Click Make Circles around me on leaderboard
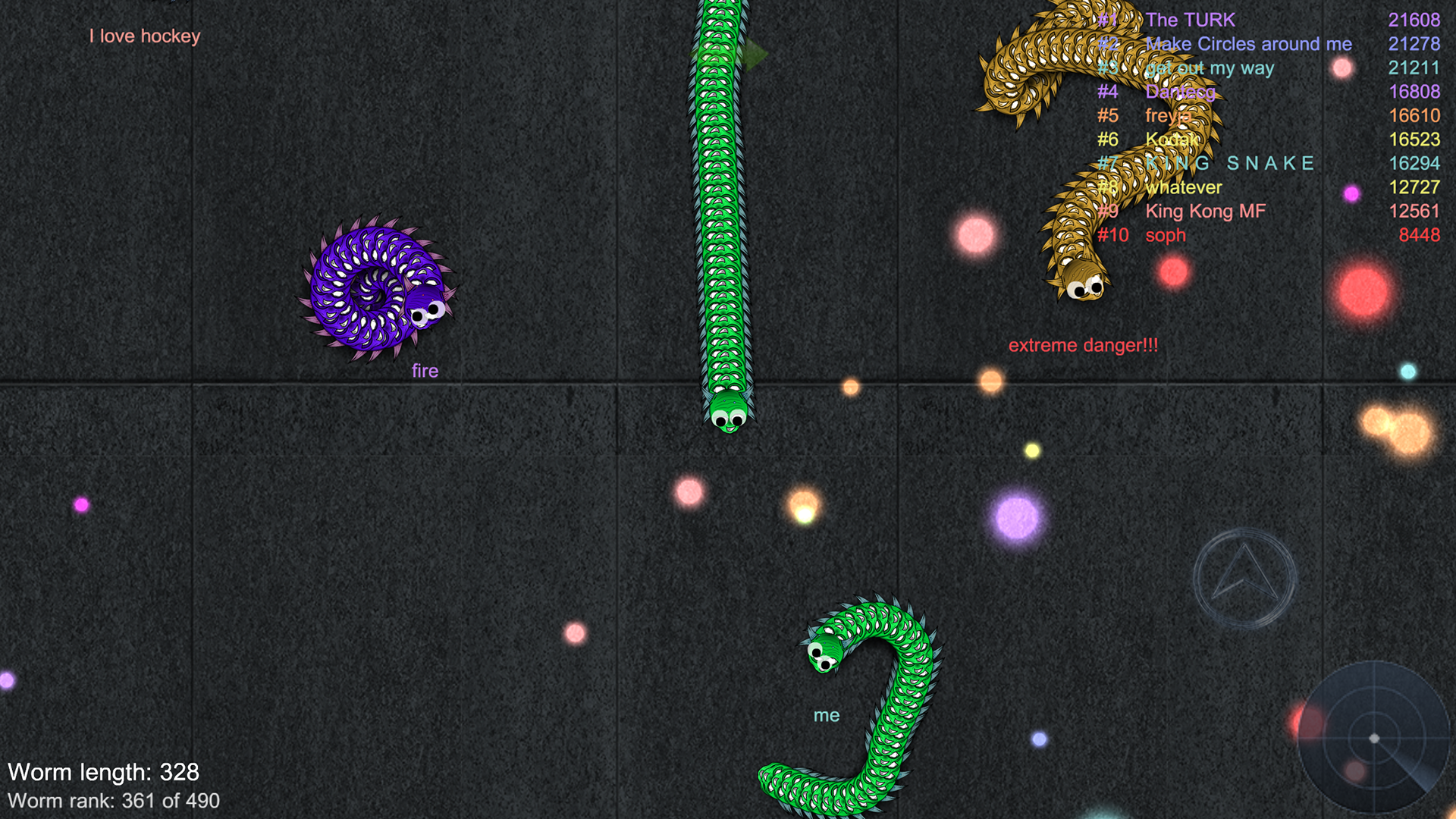Screen dimensions: 1456x819 pos(1250,44)
